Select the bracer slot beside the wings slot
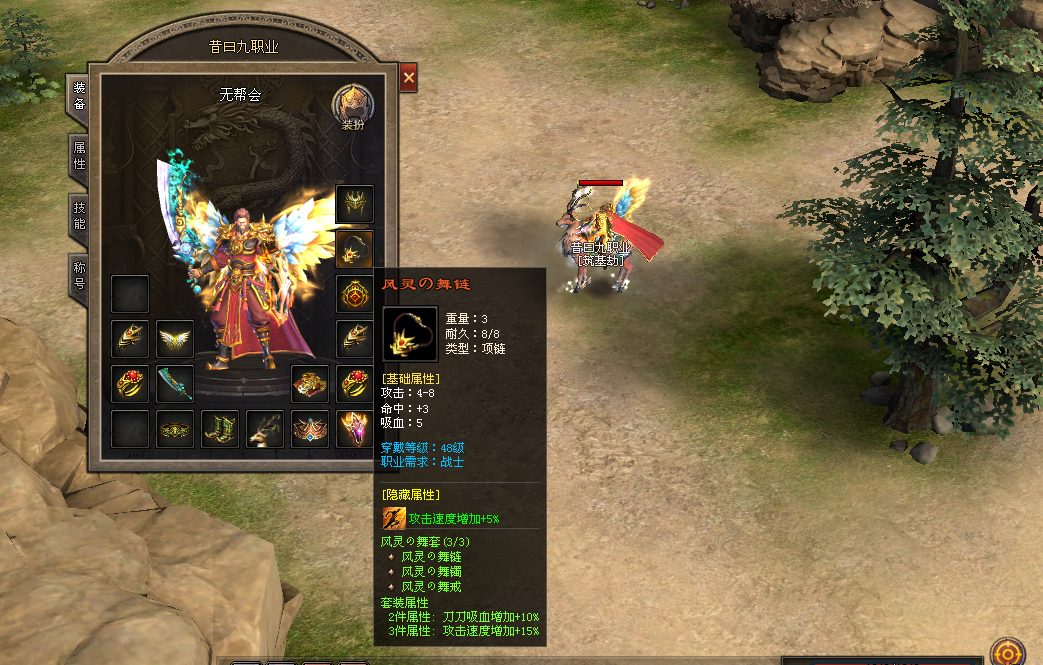Image resolution: width=1043 pixels, height=665 pixels. (x=130, y=339)
